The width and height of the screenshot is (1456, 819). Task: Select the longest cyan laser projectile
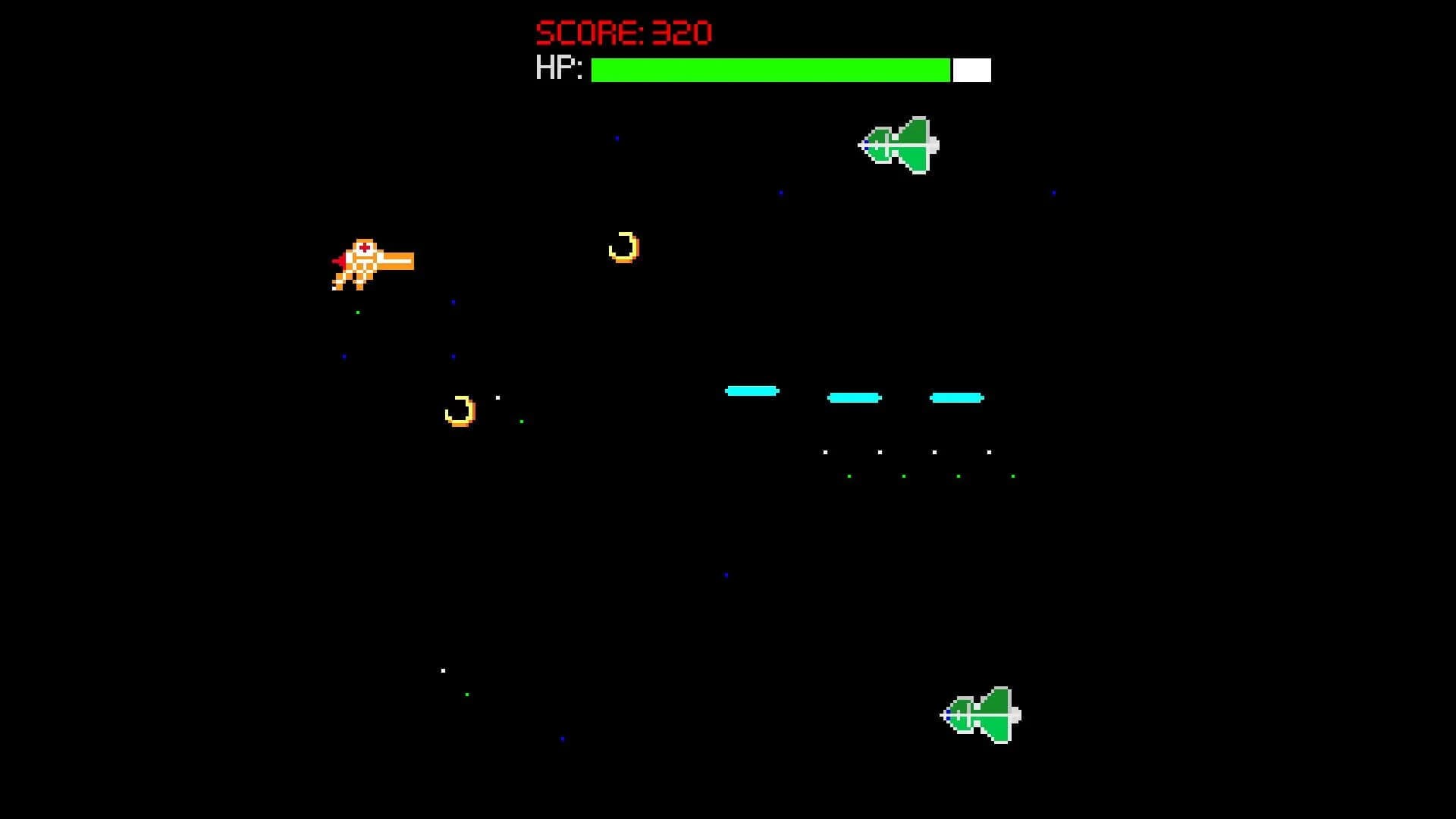(x=753, y=391)
